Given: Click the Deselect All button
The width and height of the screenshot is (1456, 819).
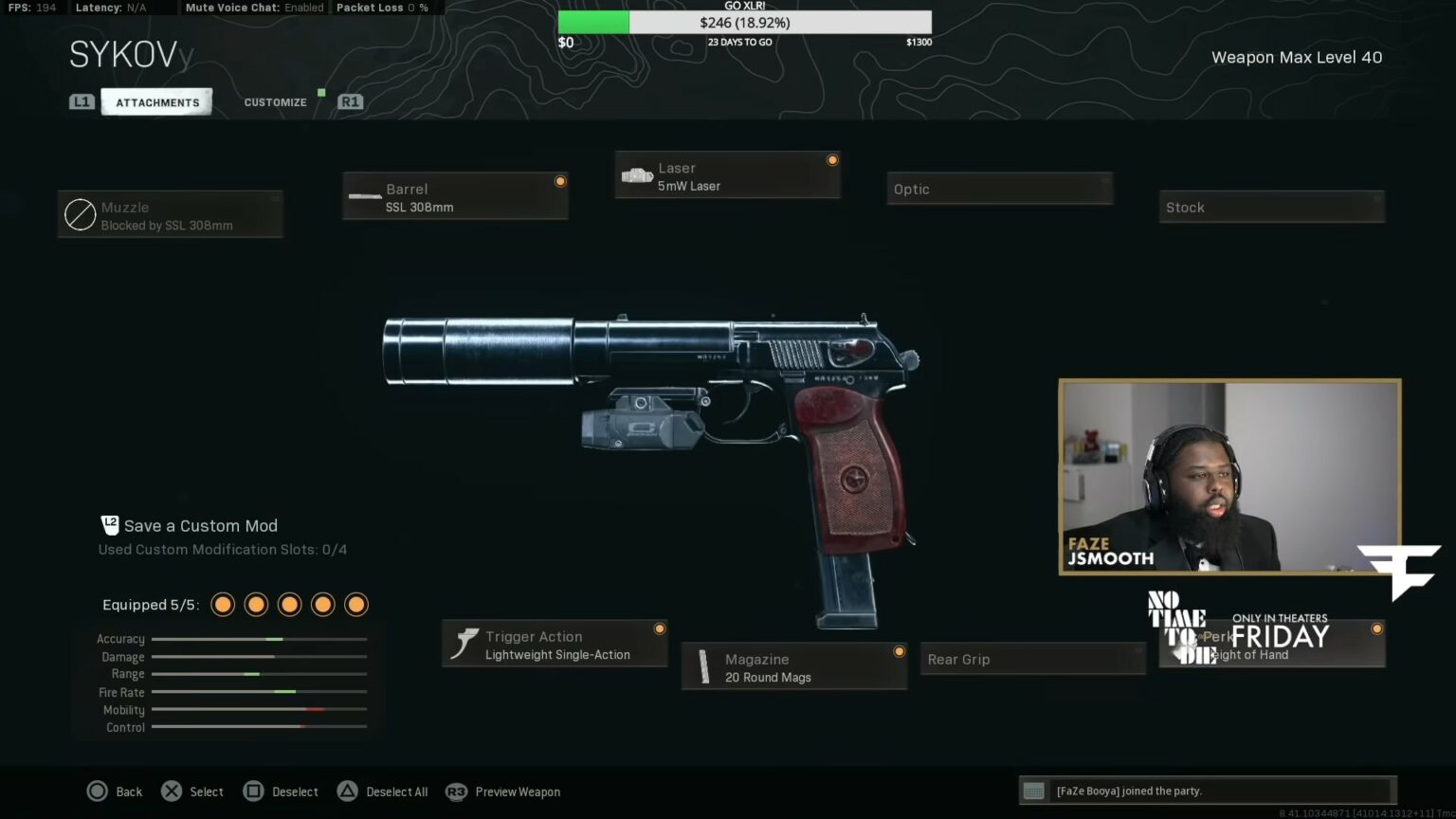Looking at the screenshot, I should click(x=382, y=791).
